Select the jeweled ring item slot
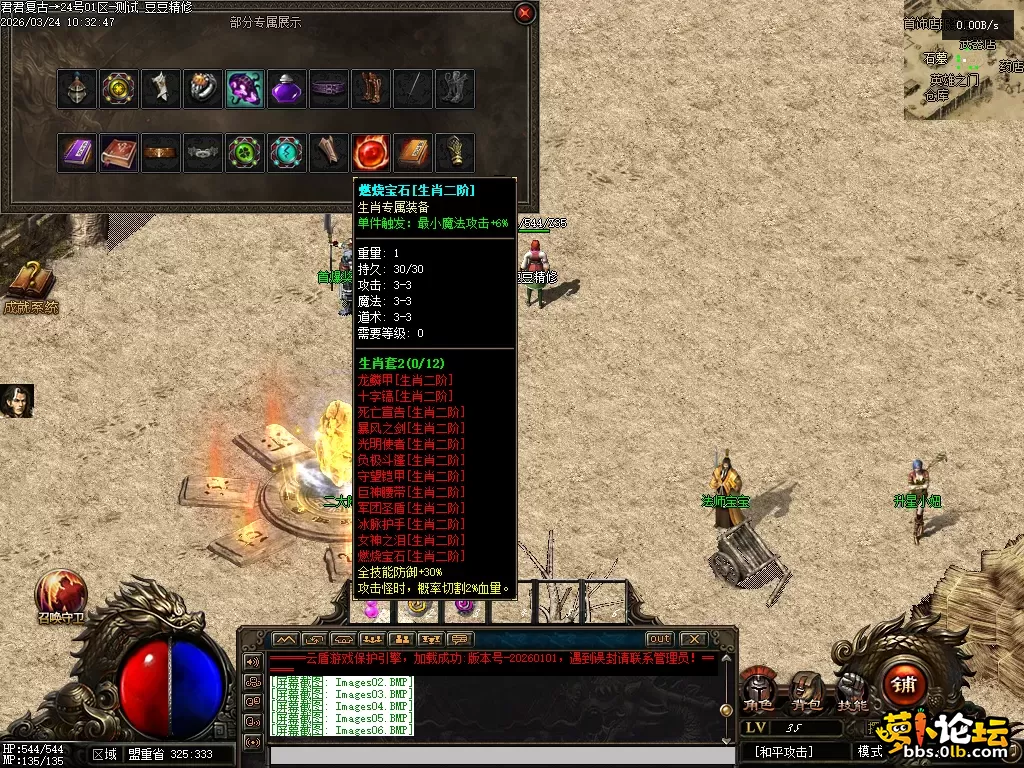 click(203, 89)
